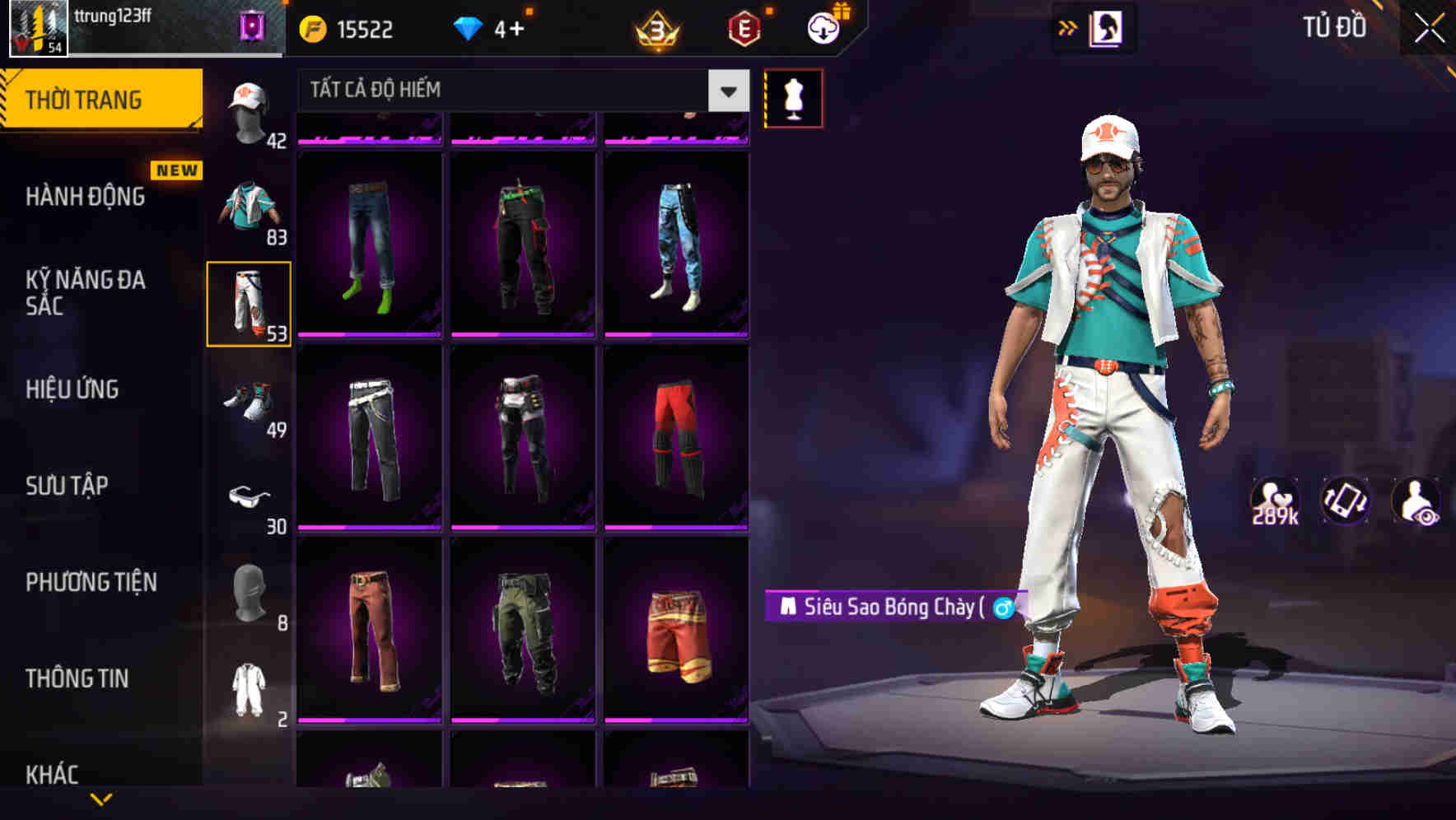Expand the chevron below KHÁC
Image resolution: width=1456 pixels, height=820 pixels.
click(x=101, y=800)
